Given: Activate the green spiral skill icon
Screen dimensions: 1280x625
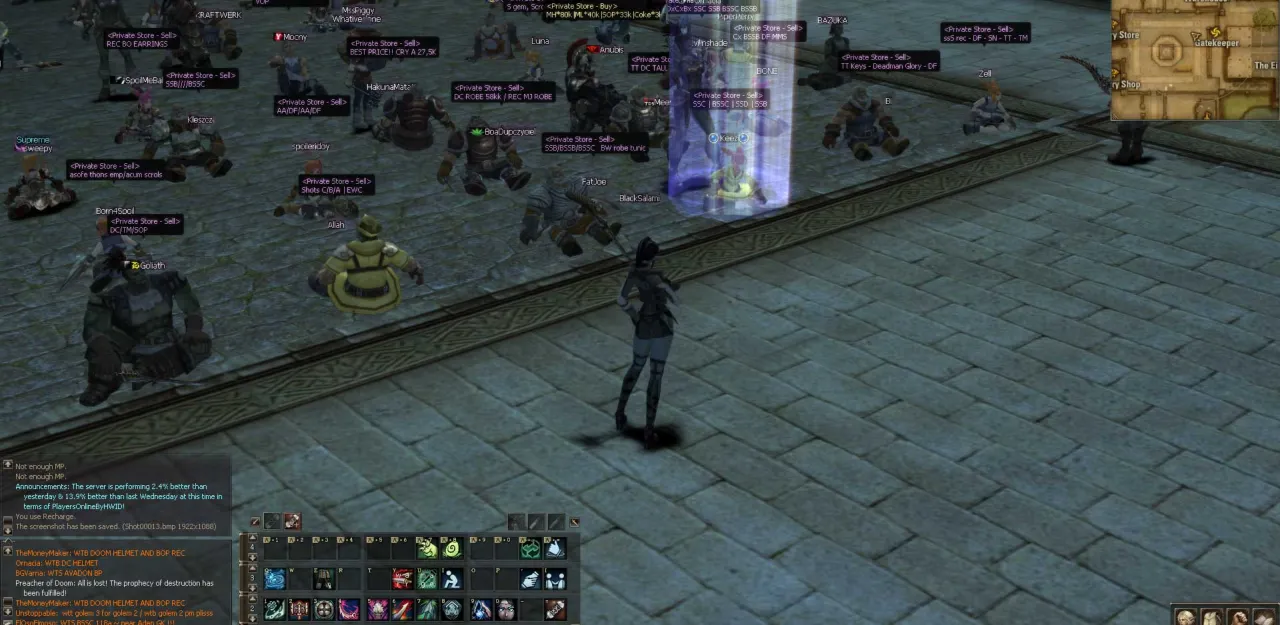Looking at the screenshot, I should click(x=451, y=548).
